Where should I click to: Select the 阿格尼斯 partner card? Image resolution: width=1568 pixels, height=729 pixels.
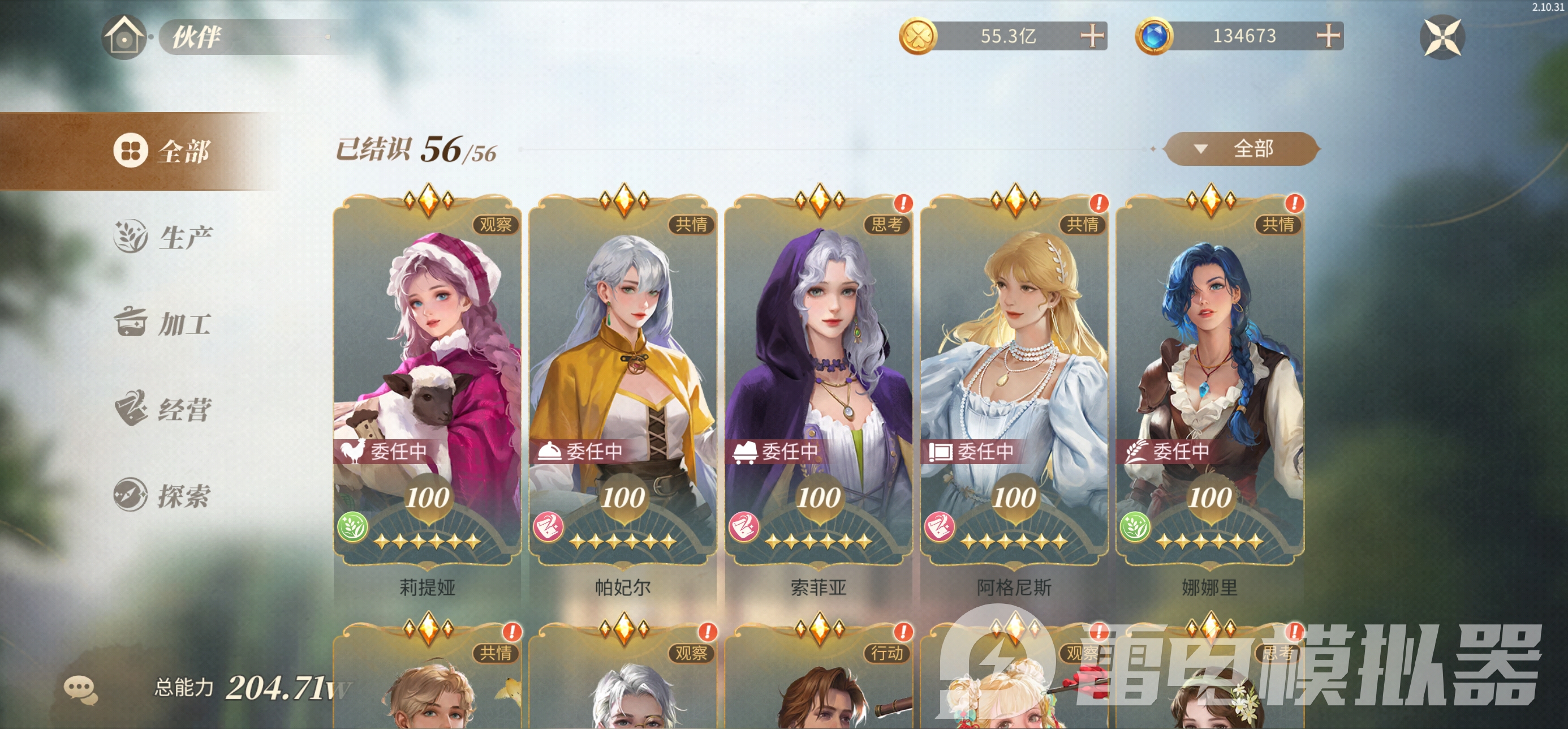(x=1014, y=378)
